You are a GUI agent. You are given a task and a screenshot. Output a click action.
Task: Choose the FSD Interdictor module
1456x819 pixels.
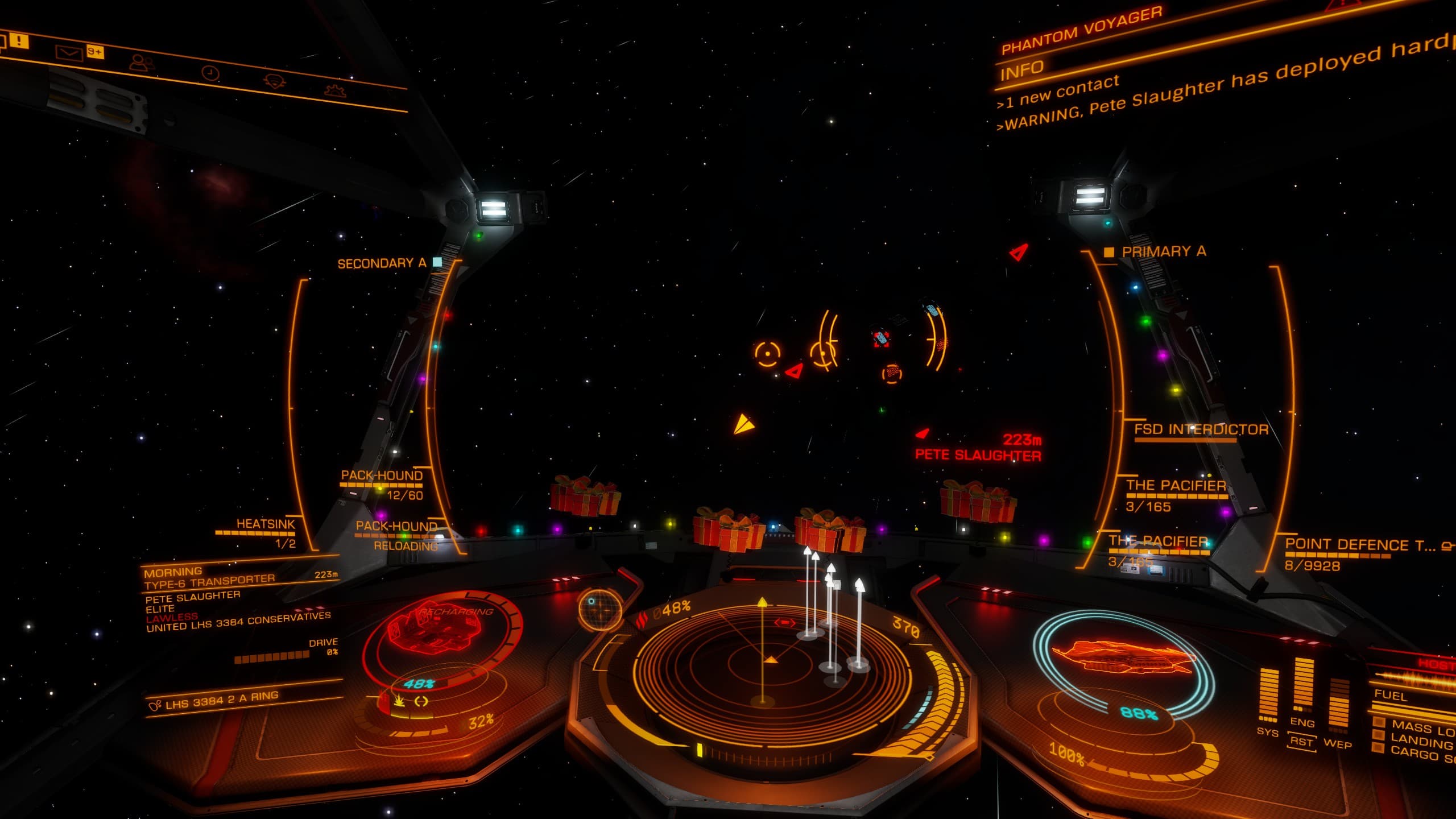tap(1201, 430)
